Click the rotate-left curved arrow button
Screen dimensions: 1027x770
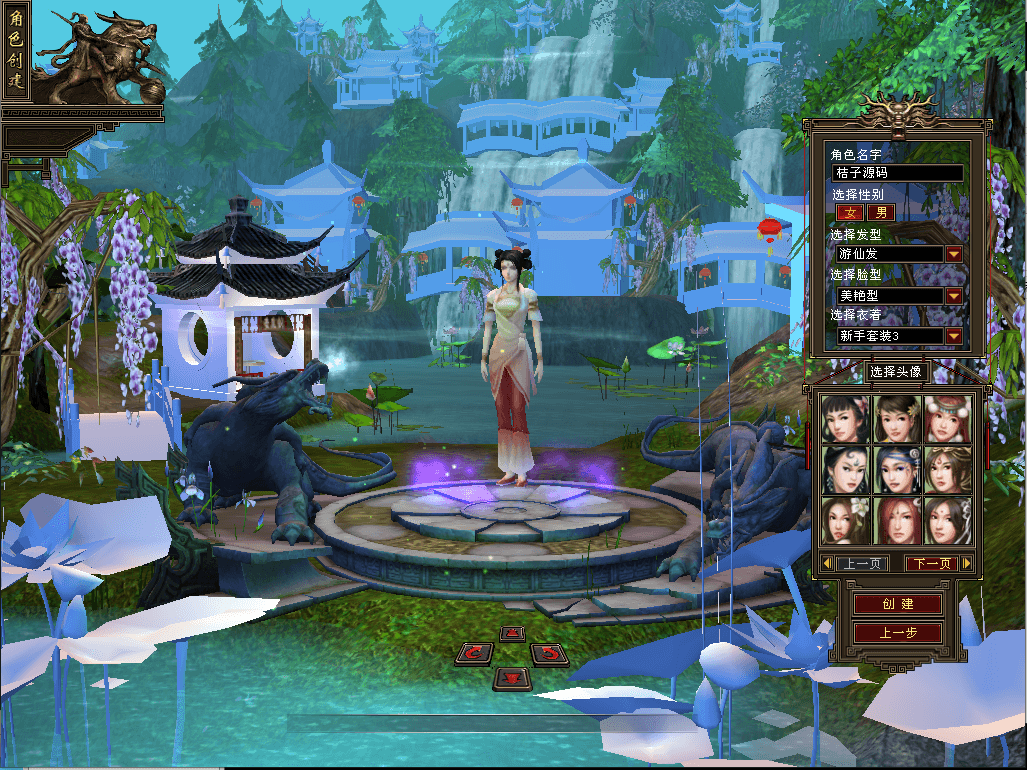(x=474, y=654)
